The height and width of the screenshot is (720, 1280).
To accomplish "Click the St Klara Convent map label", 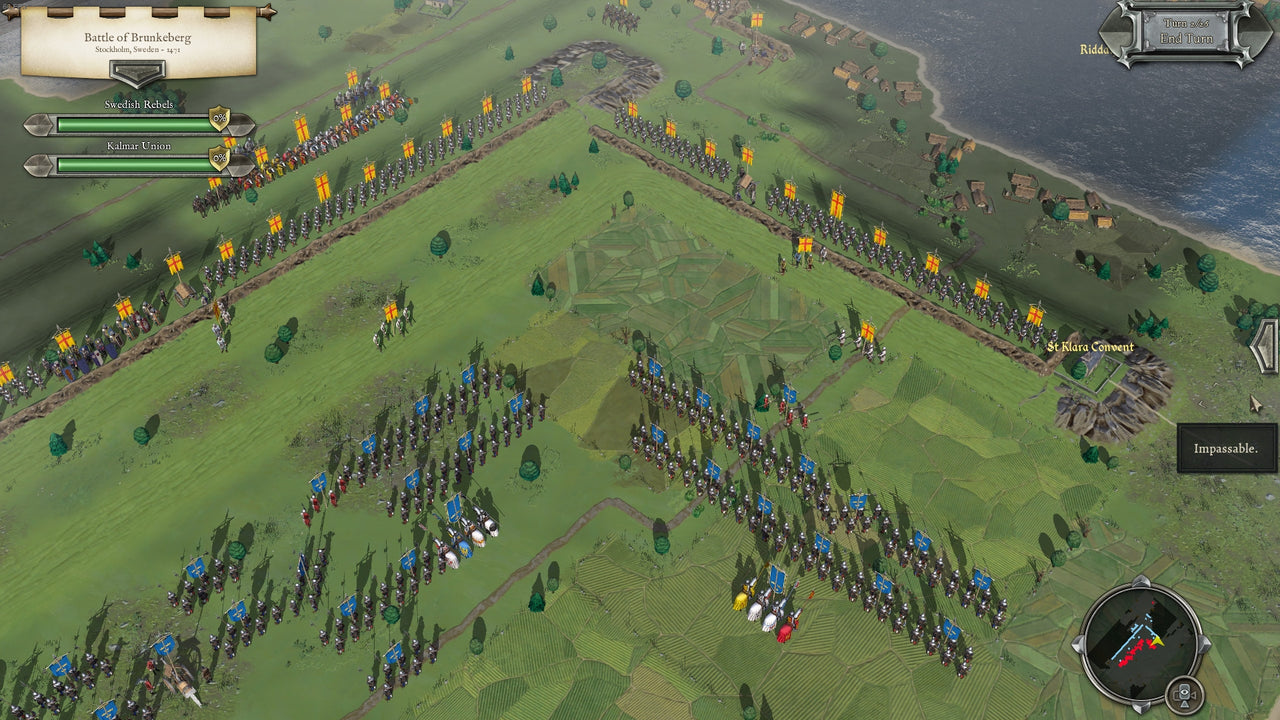I will [x=1090, y=348].
